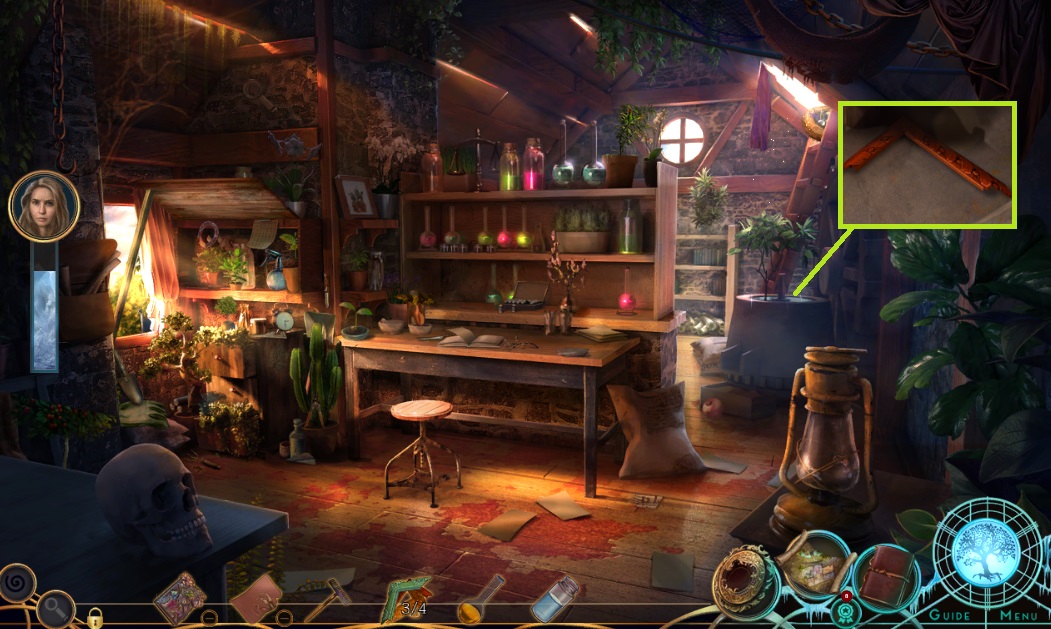Image resolution: width=1051 pixels, height=629 pixels.
Task: Click the spiral swirl button
Action: coord(17,581)
